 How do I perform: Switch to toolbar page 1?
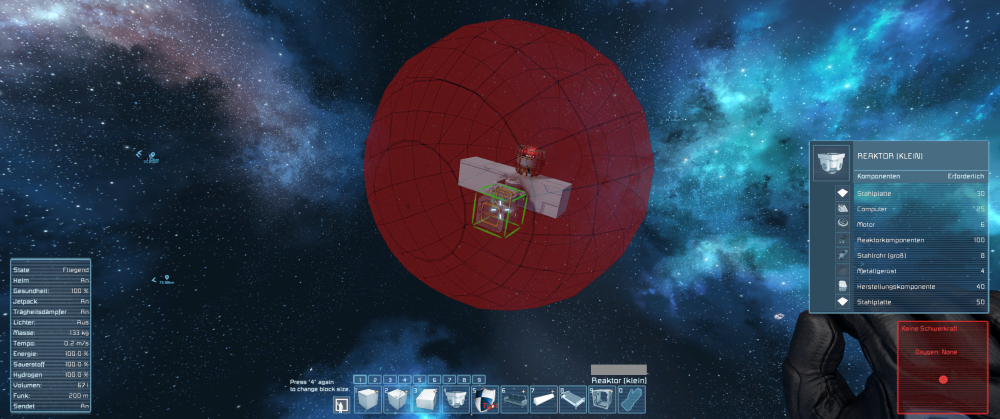(x=360, y=380)
